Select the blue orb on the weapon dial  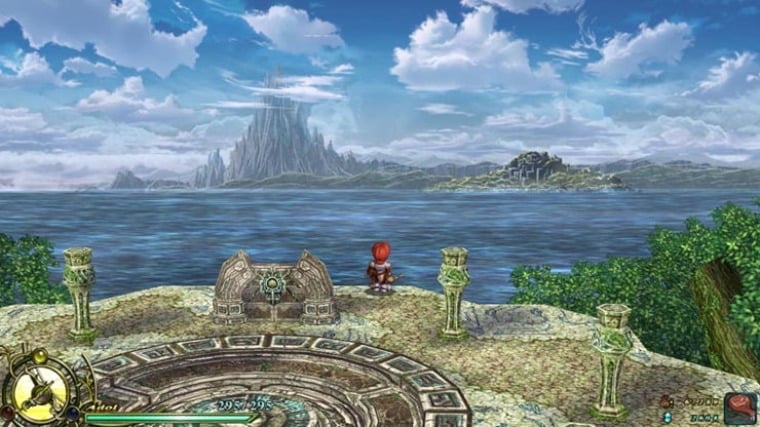[73, 412]
